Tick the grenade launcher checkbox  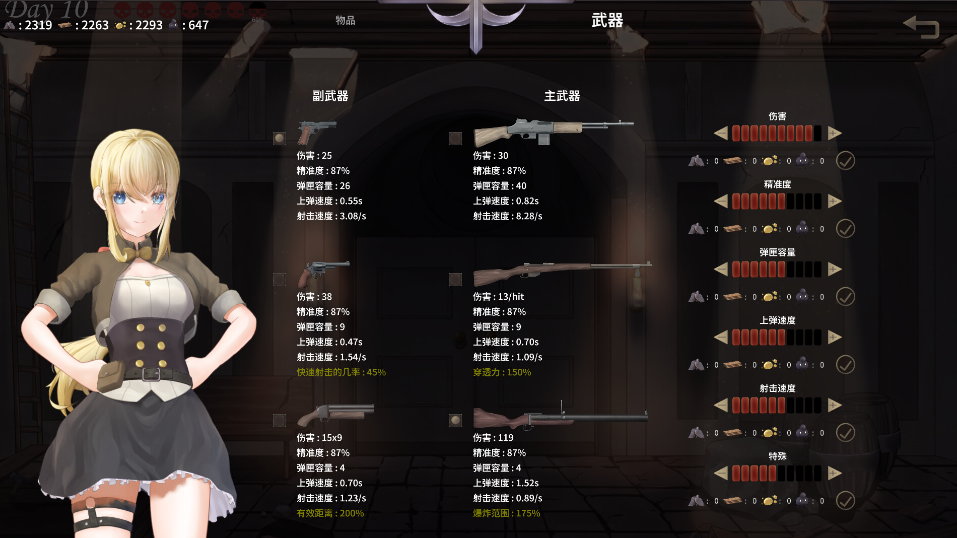(455, 420)
